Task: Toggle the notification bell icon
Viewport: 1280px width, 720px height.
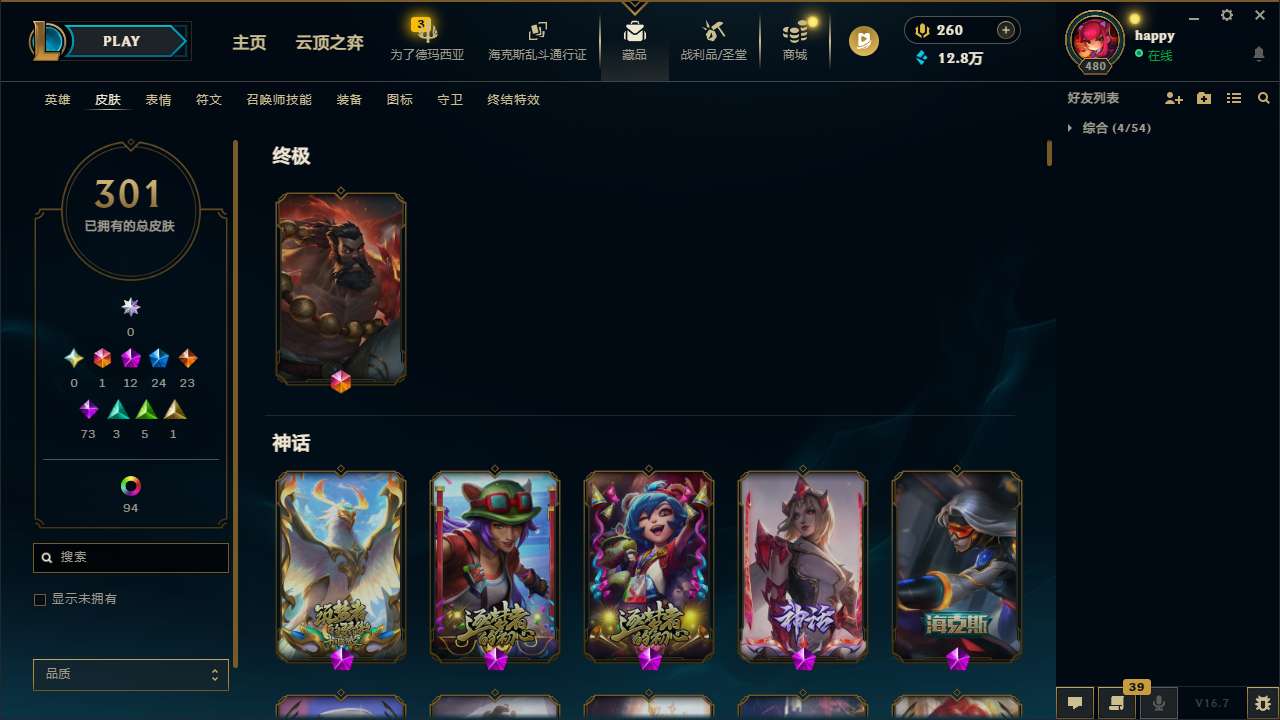Action: (1259, 55)
